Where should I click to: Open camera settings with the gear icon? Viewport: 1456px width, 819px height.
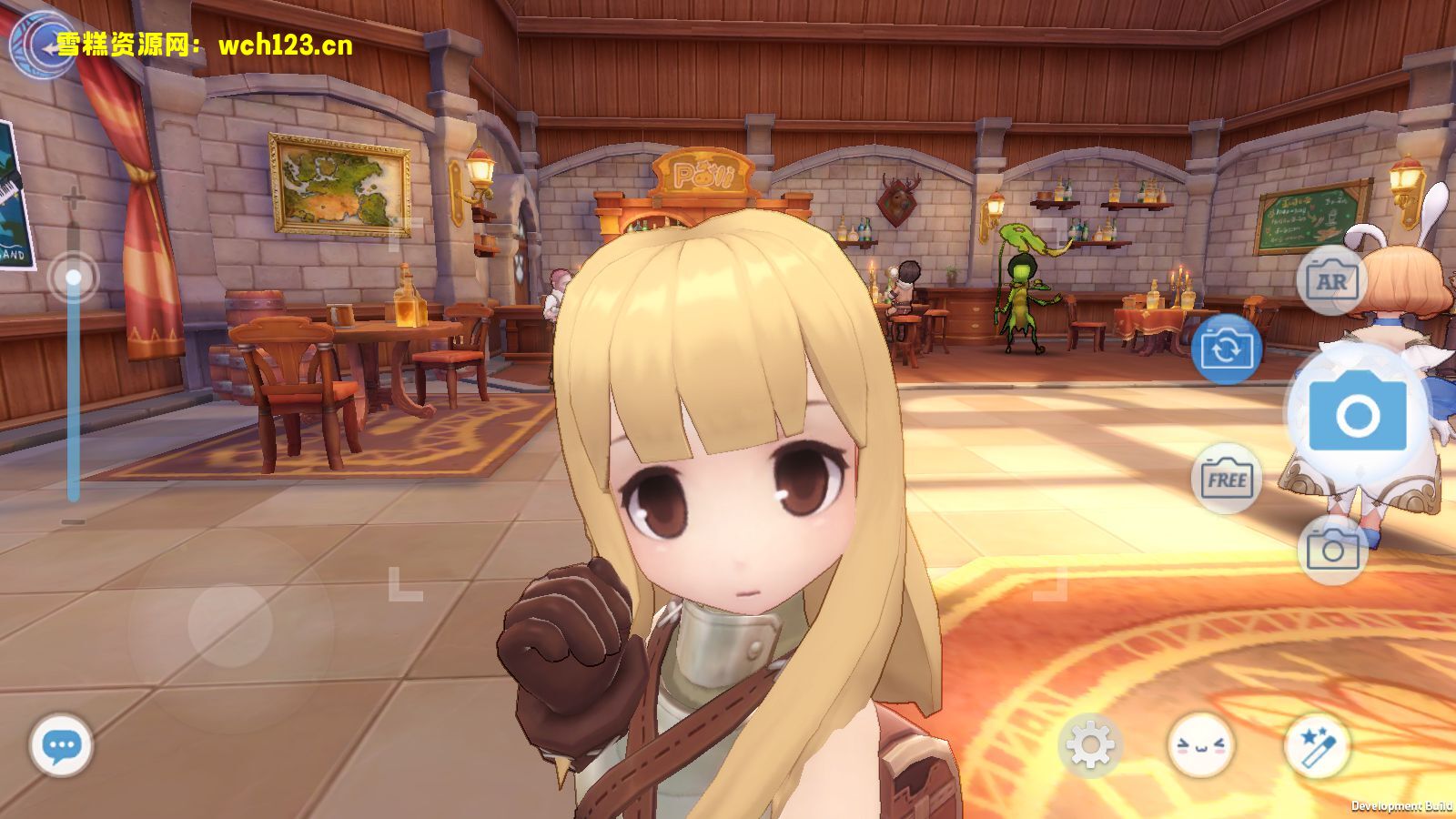(1089, 746)
